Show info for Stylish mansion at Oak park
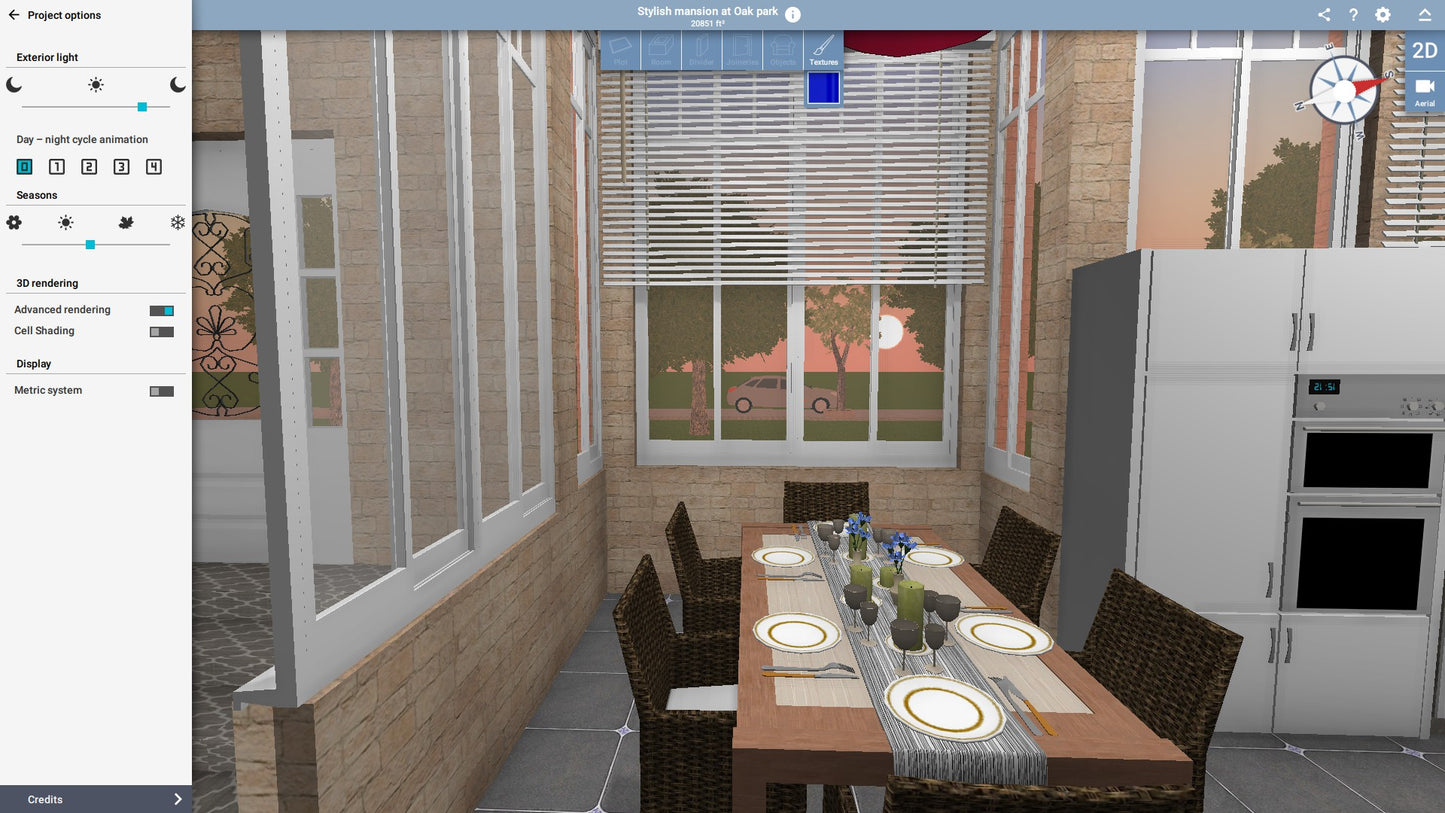This screenshot has width=1445, height=813. (791, 14)
